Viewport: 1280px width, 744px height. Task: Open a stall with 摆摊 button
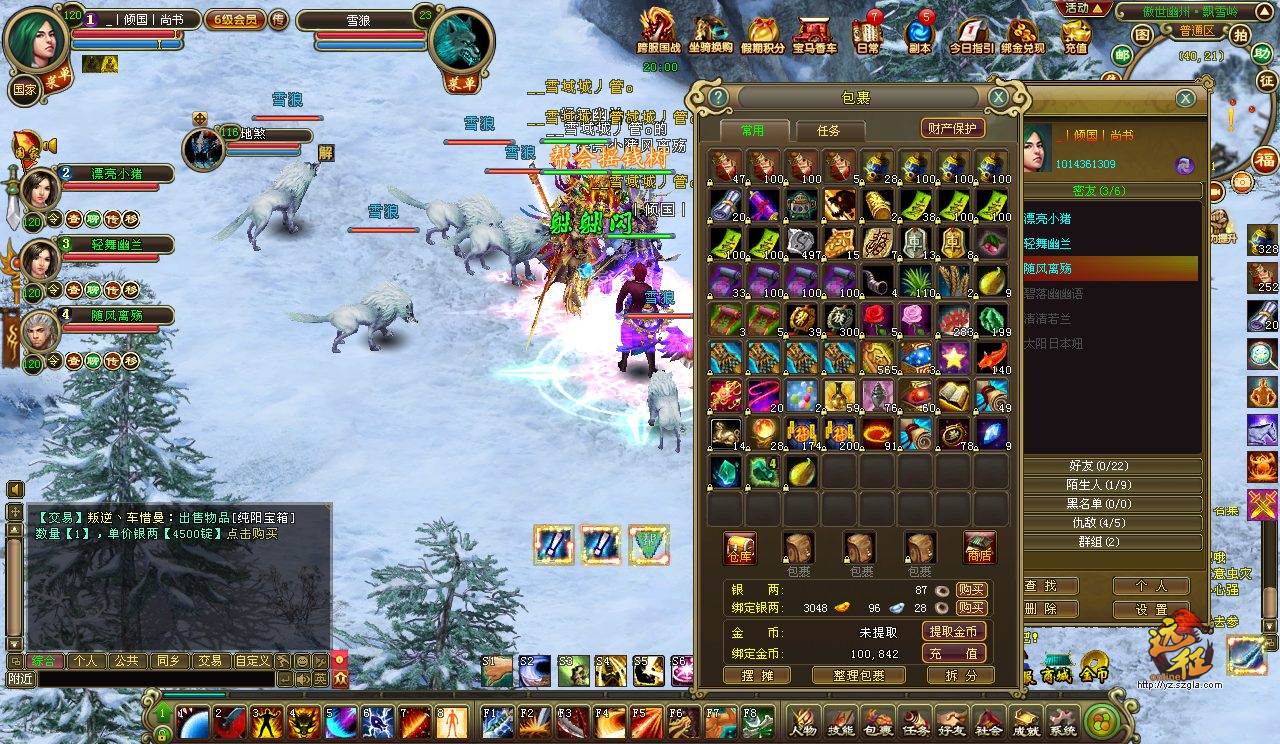[756, 675]
